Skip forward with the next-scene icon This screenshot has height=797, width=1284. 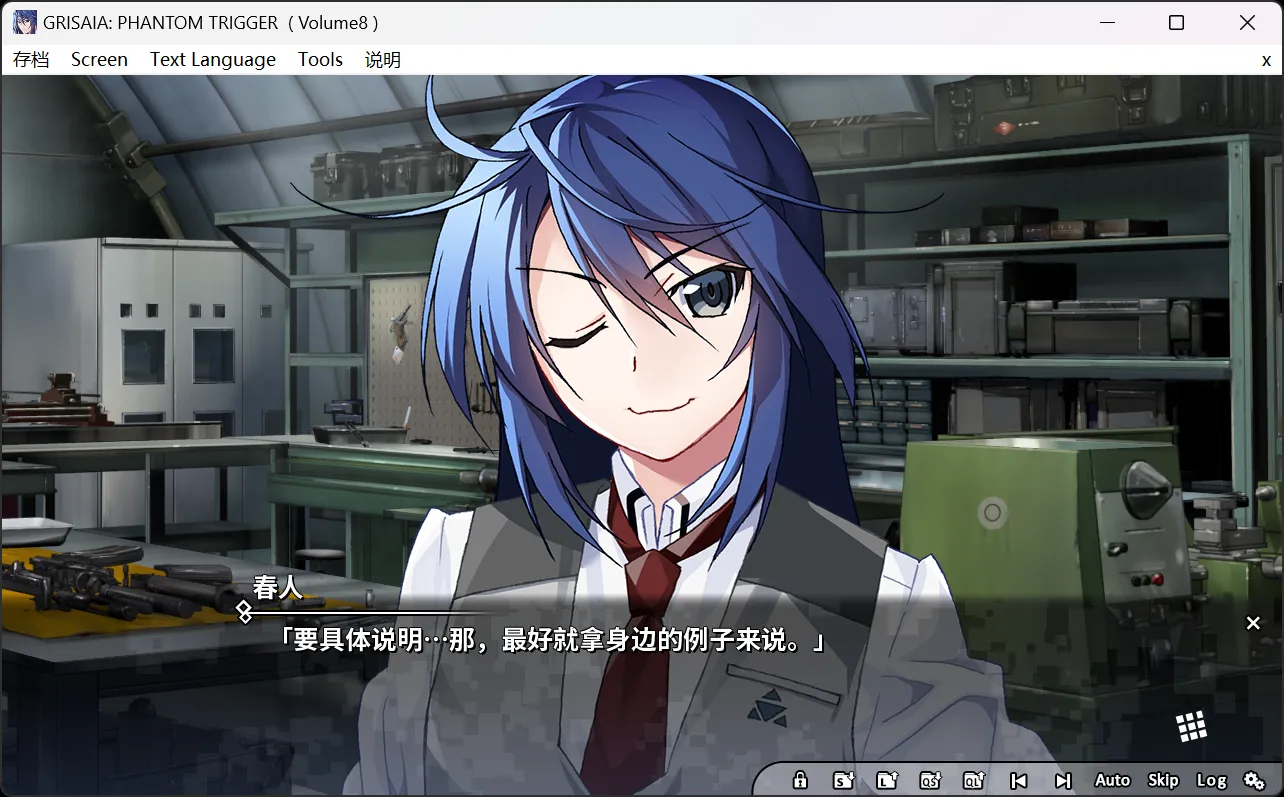tap(1061, 780)
